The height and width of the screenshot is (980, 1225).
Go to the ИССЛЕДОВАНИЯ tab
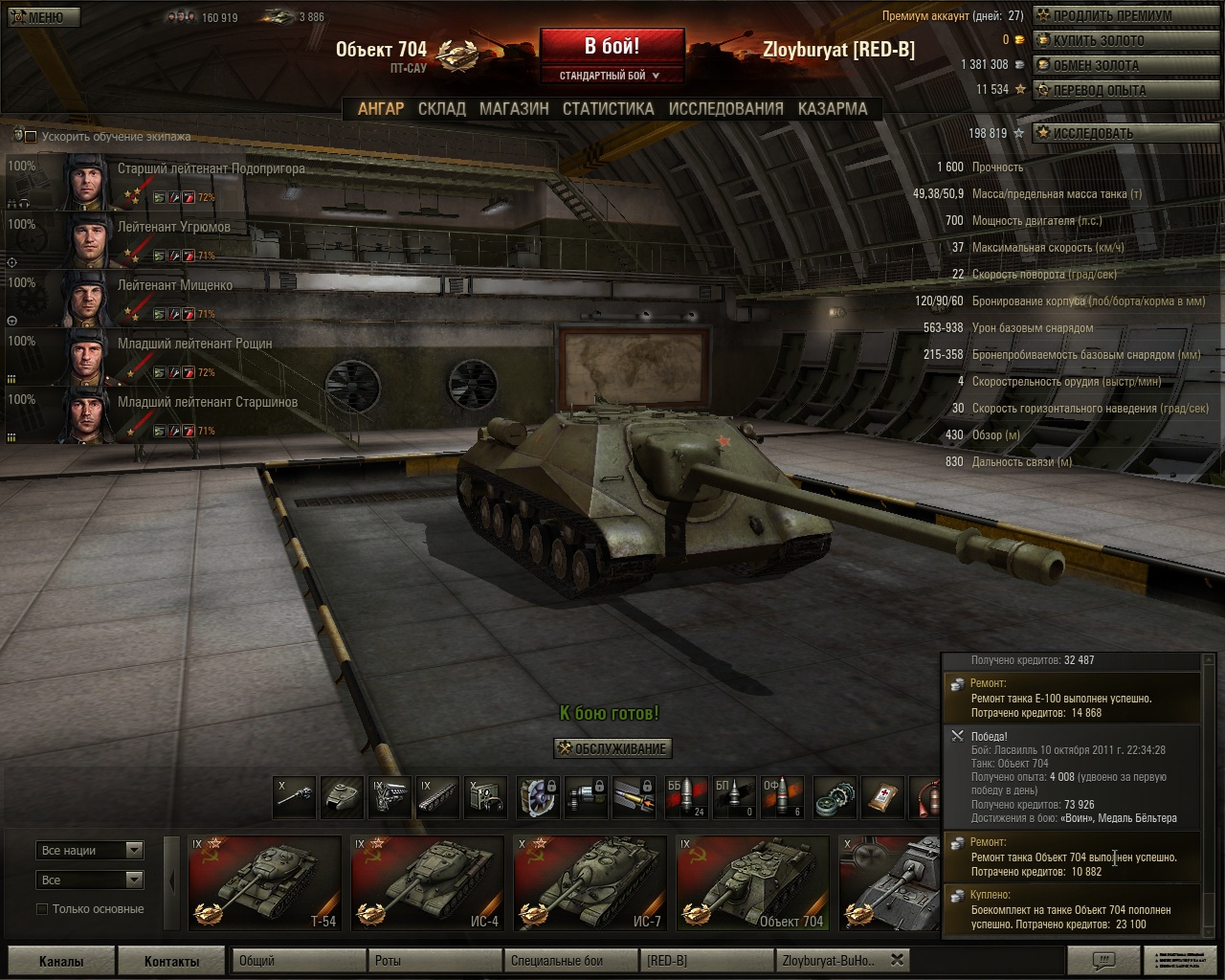[x=725, y=109]
